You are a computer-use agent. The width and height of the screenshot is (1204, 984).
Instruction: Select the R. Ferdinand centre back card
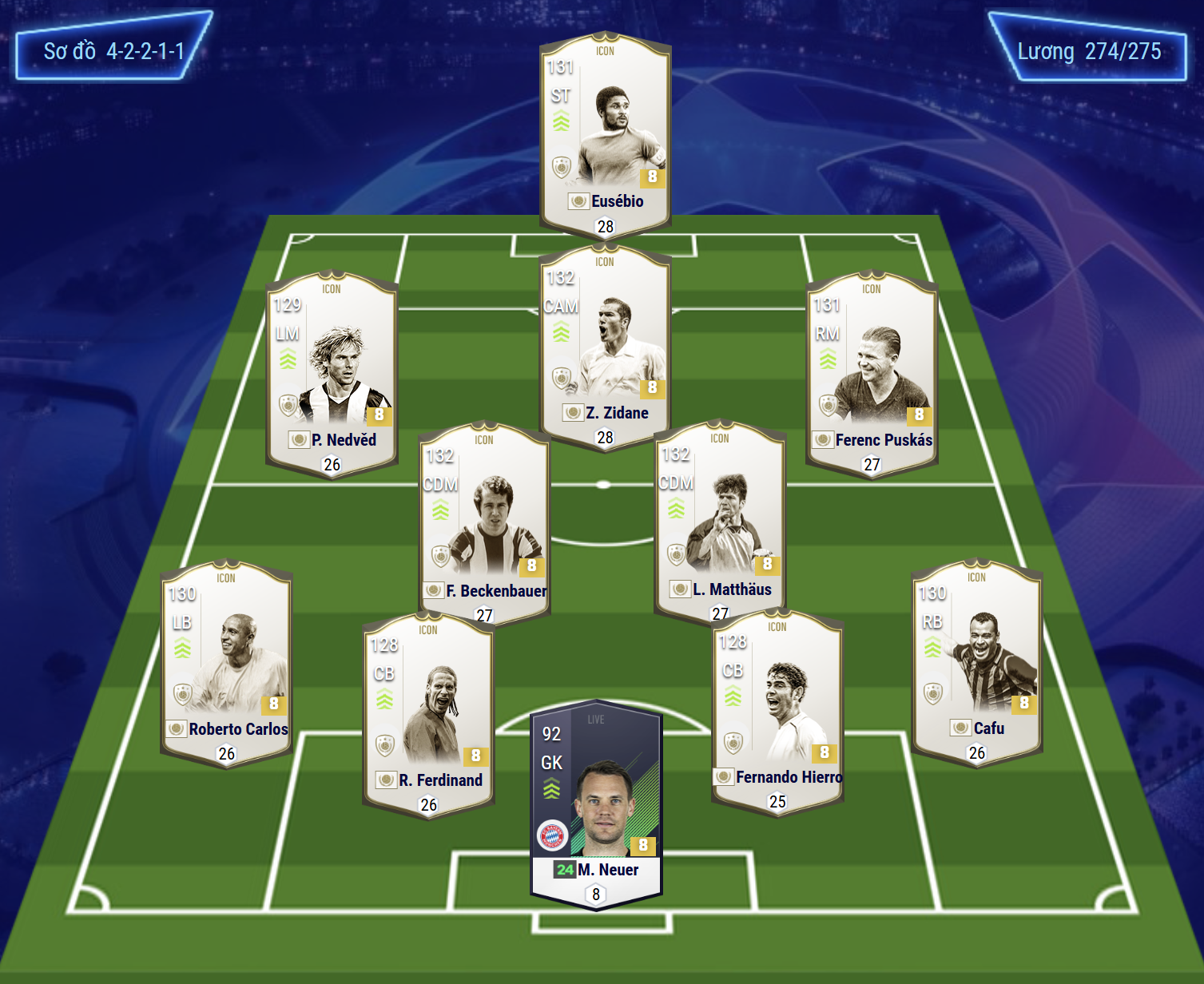(x=428, y=713)
